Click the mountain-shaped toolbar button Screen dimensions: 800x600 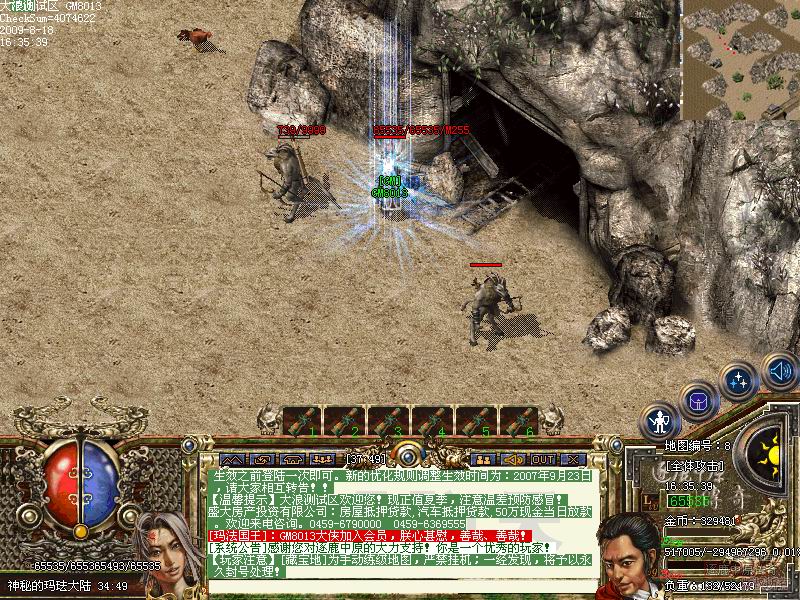point(232,459)
